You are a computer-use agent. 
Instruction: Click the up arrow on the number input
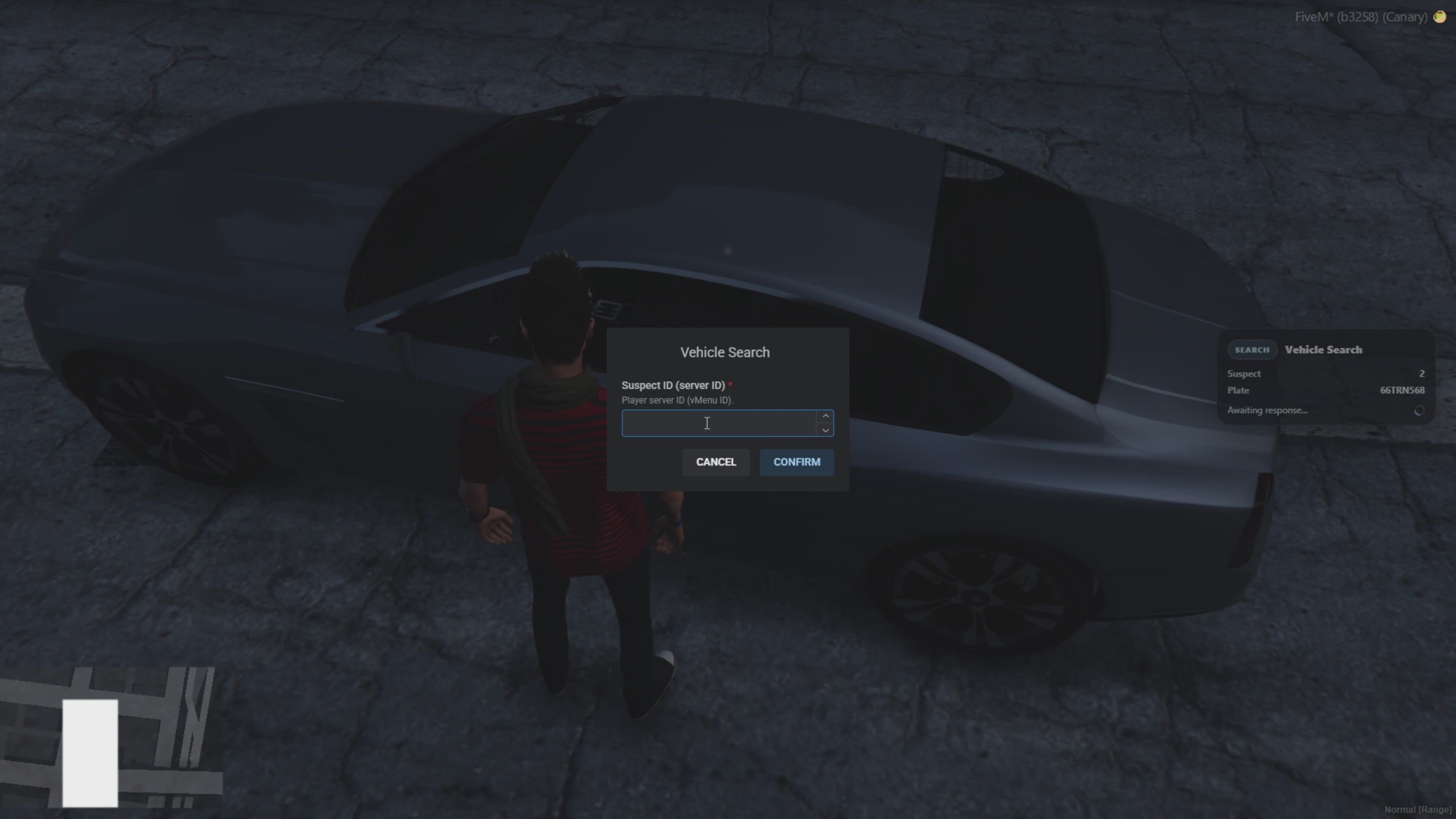point(825,416)
